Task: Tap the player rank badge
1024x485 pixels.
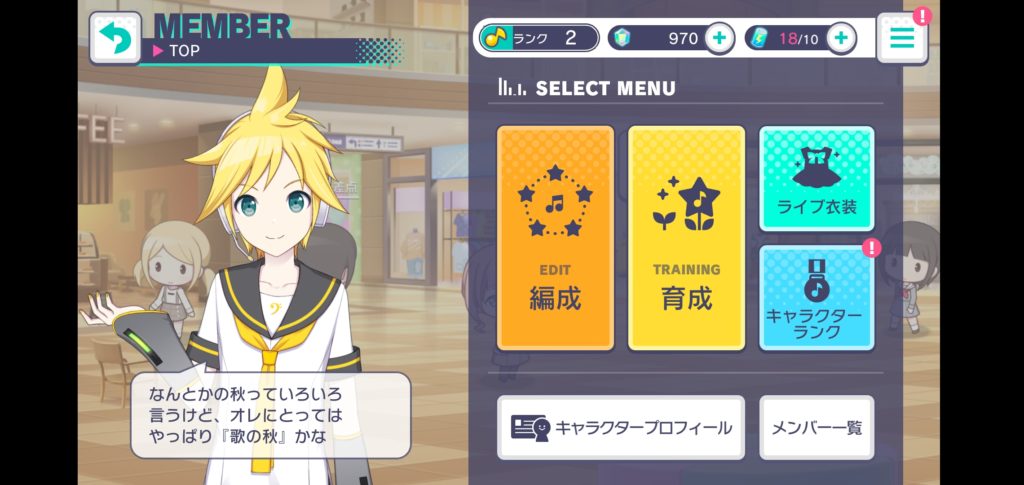Action: [539, 38]
